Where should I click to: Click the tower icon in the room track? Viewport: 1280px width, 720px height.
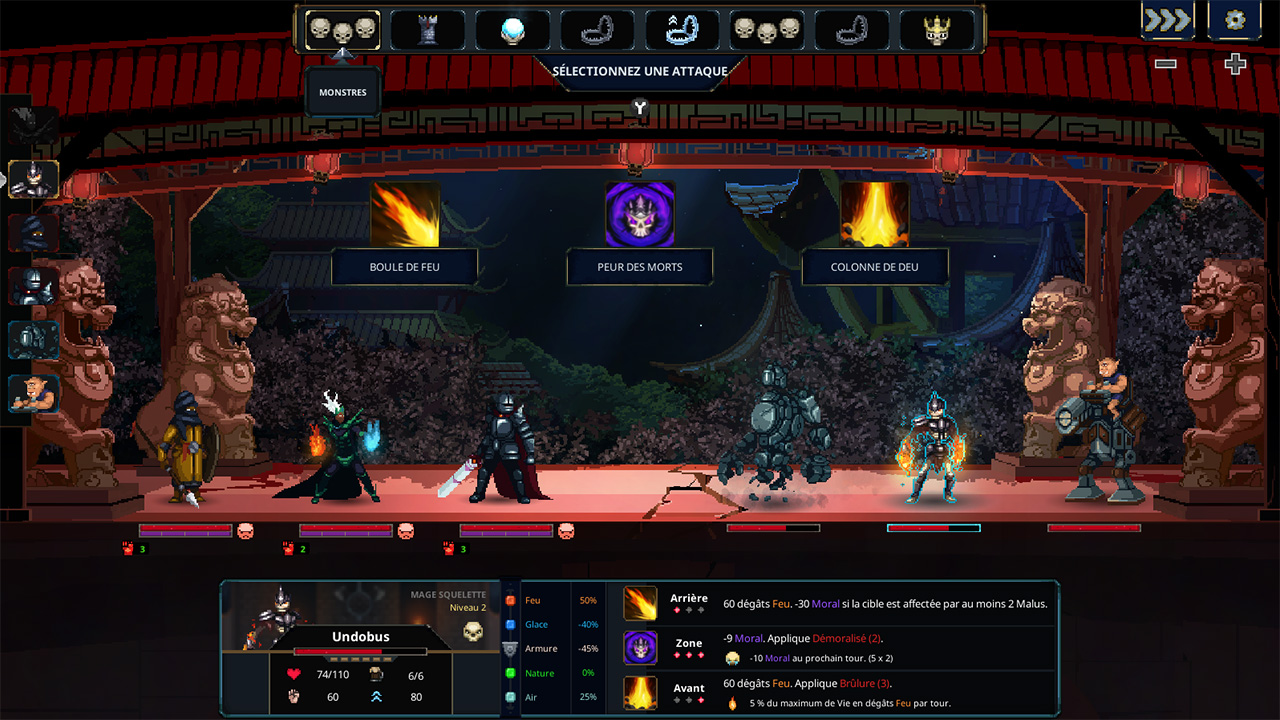point(427,30)
